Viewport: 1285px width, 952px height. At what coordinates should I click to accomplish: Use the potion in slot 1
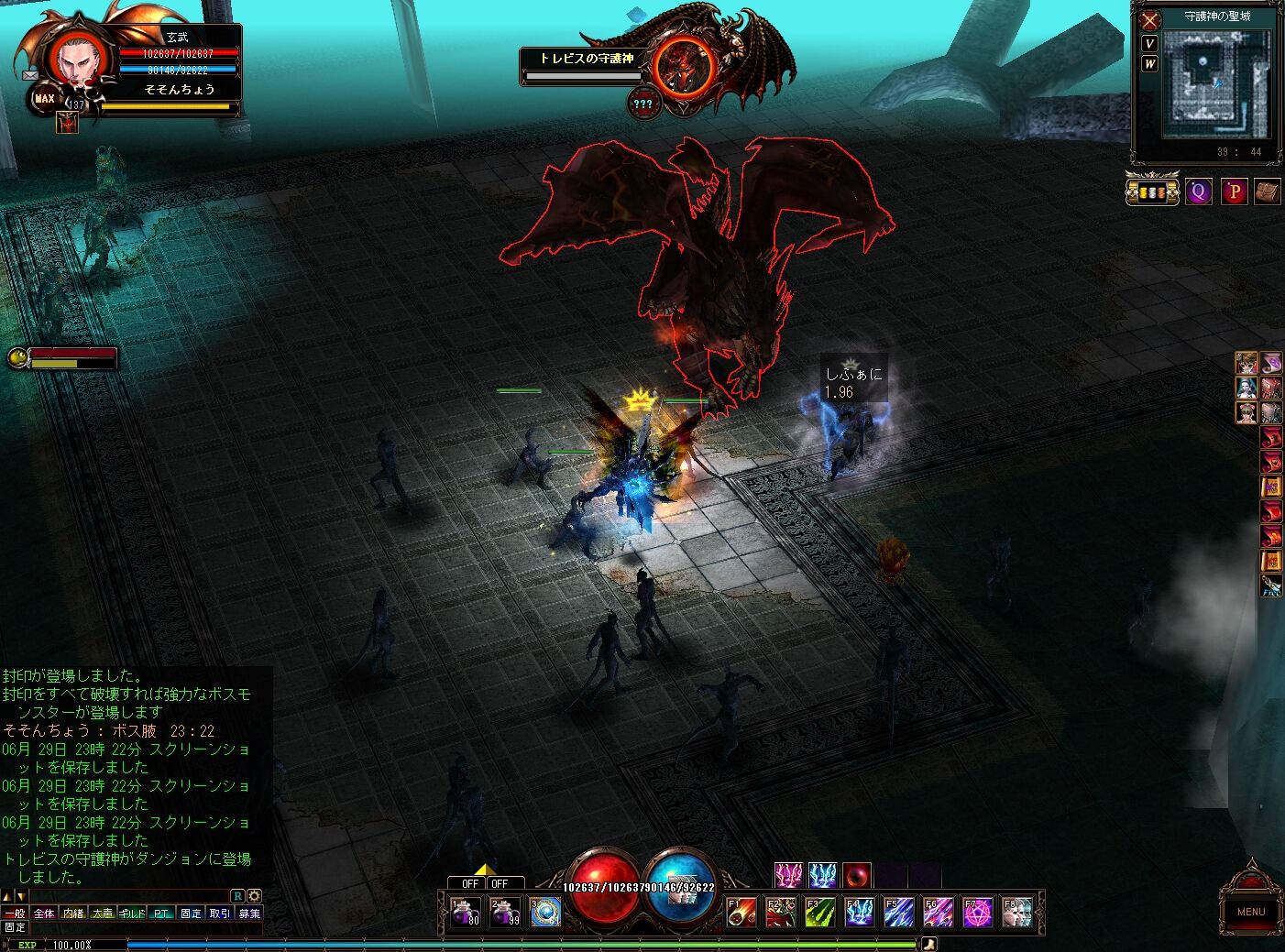pyautogui.click(x=466, y=912)
